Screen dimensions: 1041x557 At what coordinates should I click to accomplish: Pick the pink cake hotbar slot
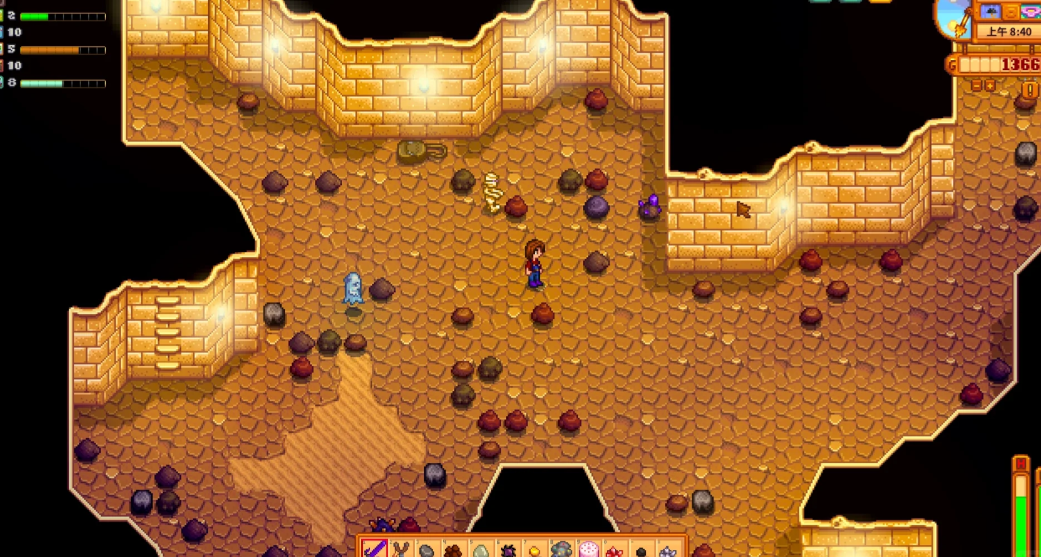pos(589,550)
